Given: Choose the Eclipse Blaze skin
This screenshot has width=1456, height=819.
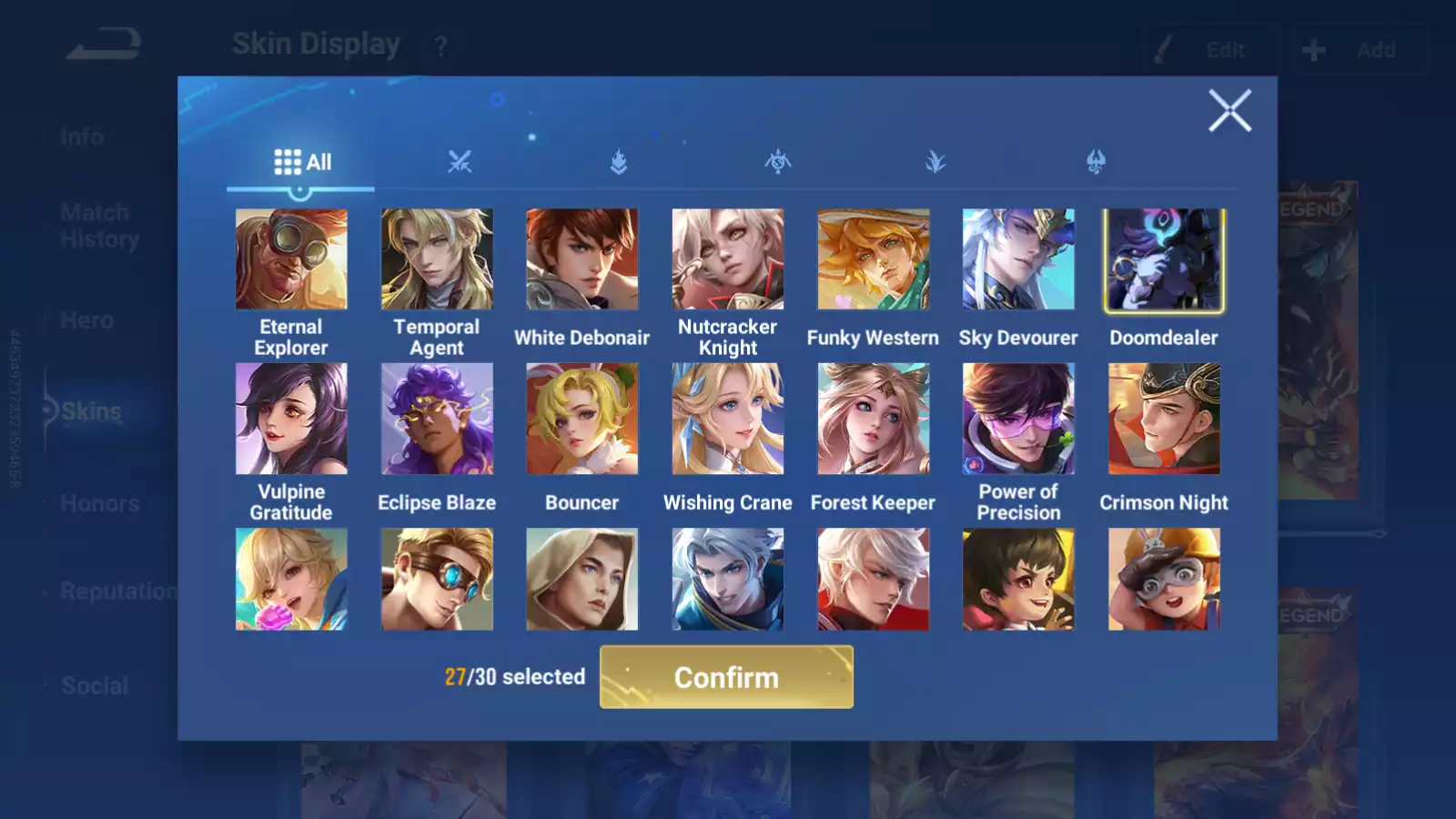Looking at the screenshot, I should [437, 419].
